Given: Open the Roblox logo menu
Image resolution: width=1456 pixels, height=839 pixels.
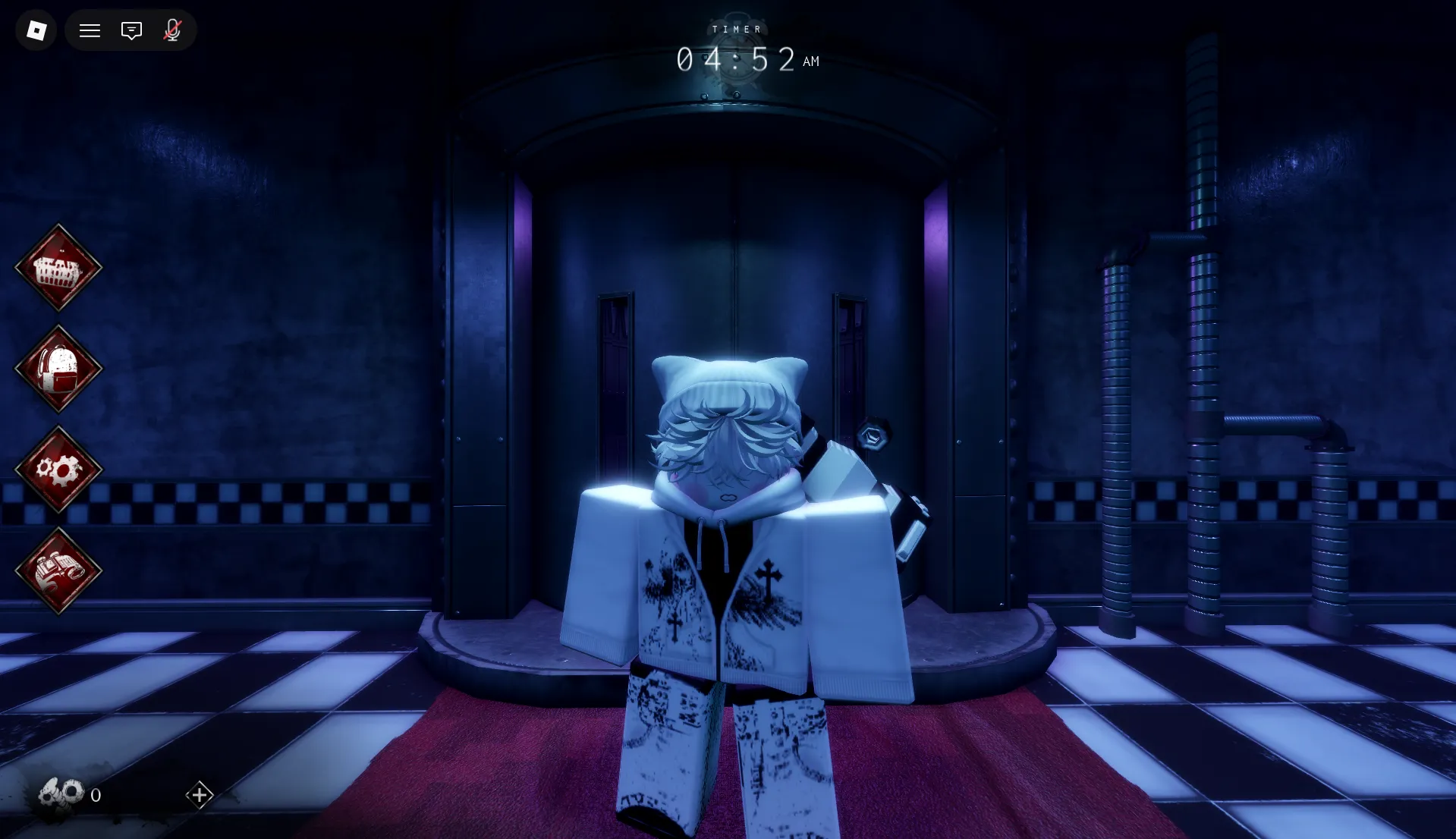Looking at the screenshot, I should tap(36, 30).
